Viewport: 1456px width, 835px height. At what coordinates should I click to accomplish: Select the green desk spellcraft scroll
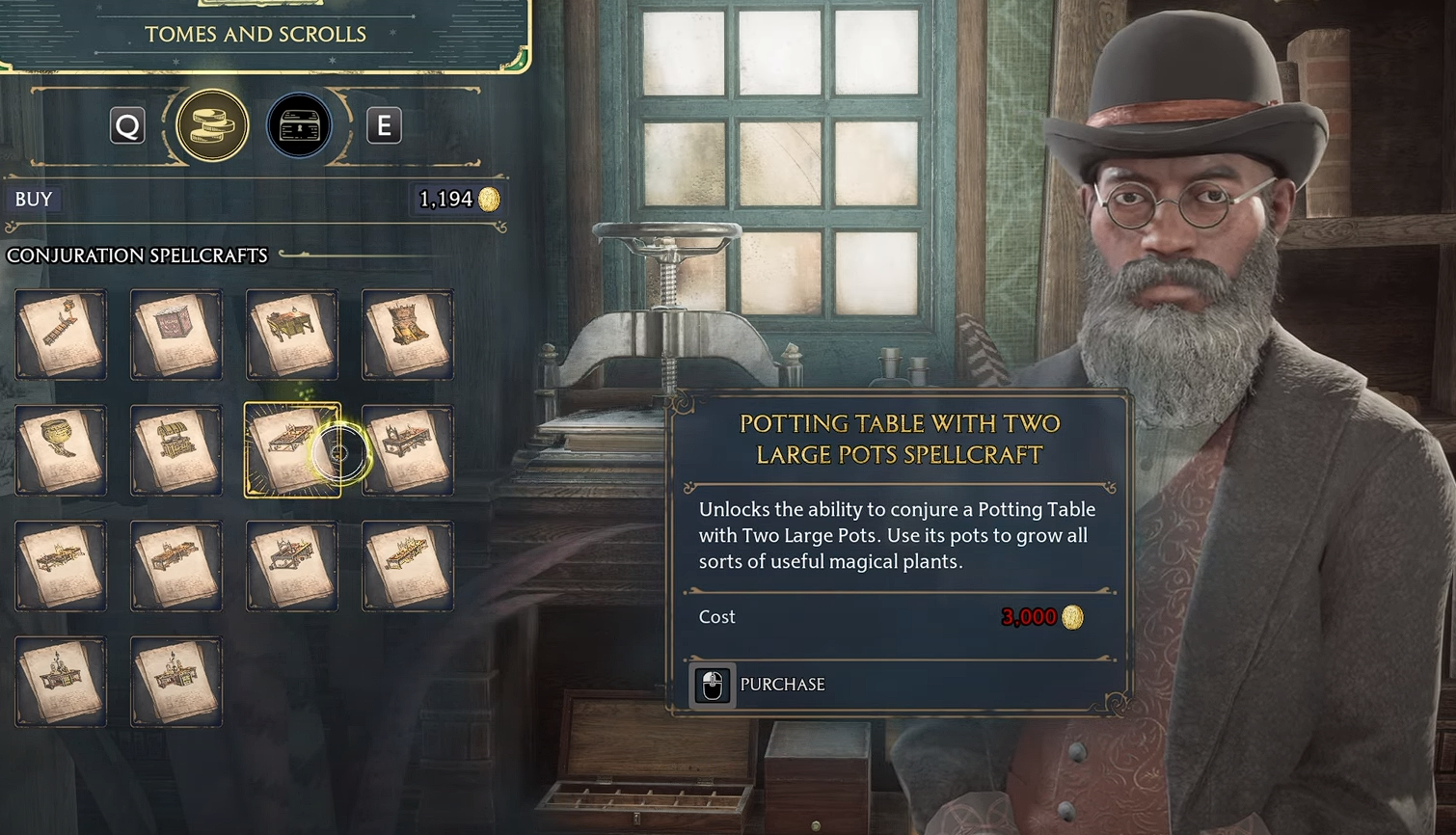[x=291, y=334]
